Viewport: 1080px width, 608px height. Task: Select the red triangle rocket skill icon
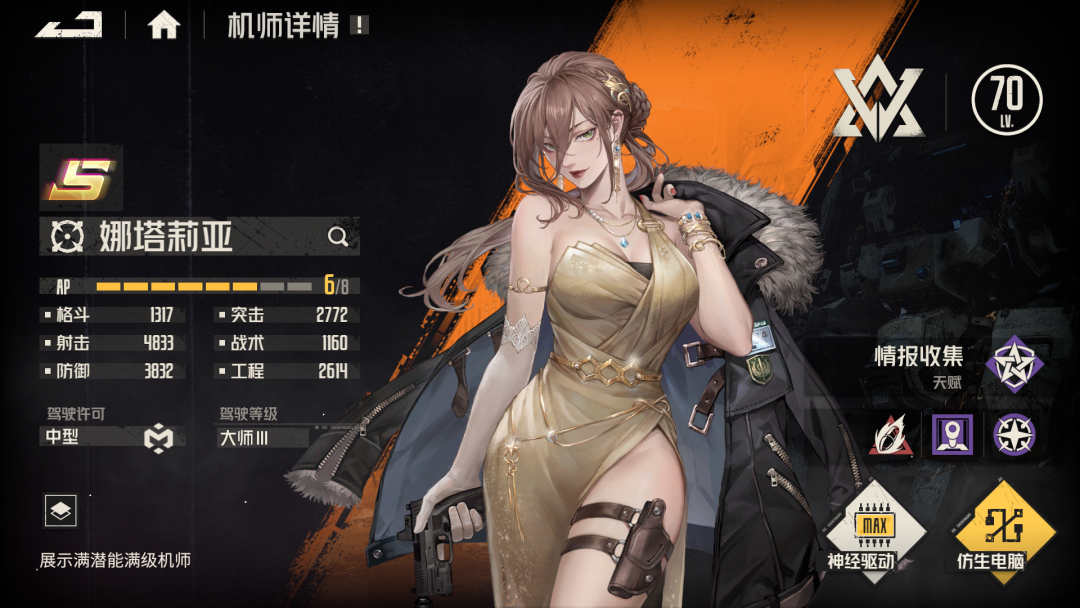coord(890,435)
